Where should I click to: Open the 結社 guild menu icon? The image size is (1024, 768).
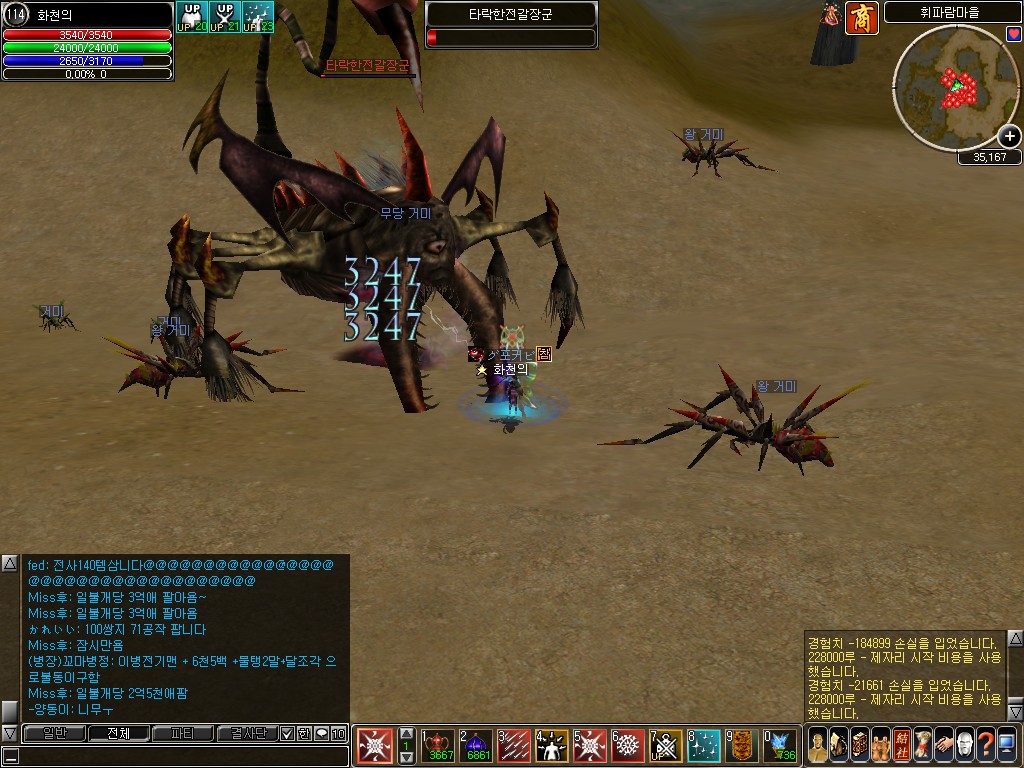[x=901, y=746]
